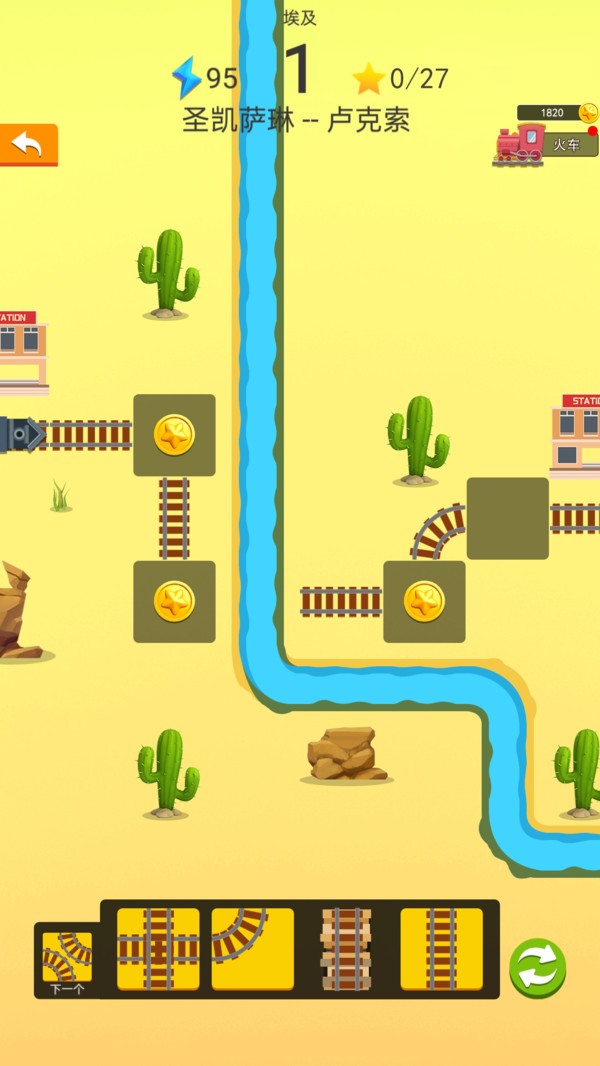600x1066 pixels.
Task: Click the green refresh pieces button
Action: click(x=537, y=967)
